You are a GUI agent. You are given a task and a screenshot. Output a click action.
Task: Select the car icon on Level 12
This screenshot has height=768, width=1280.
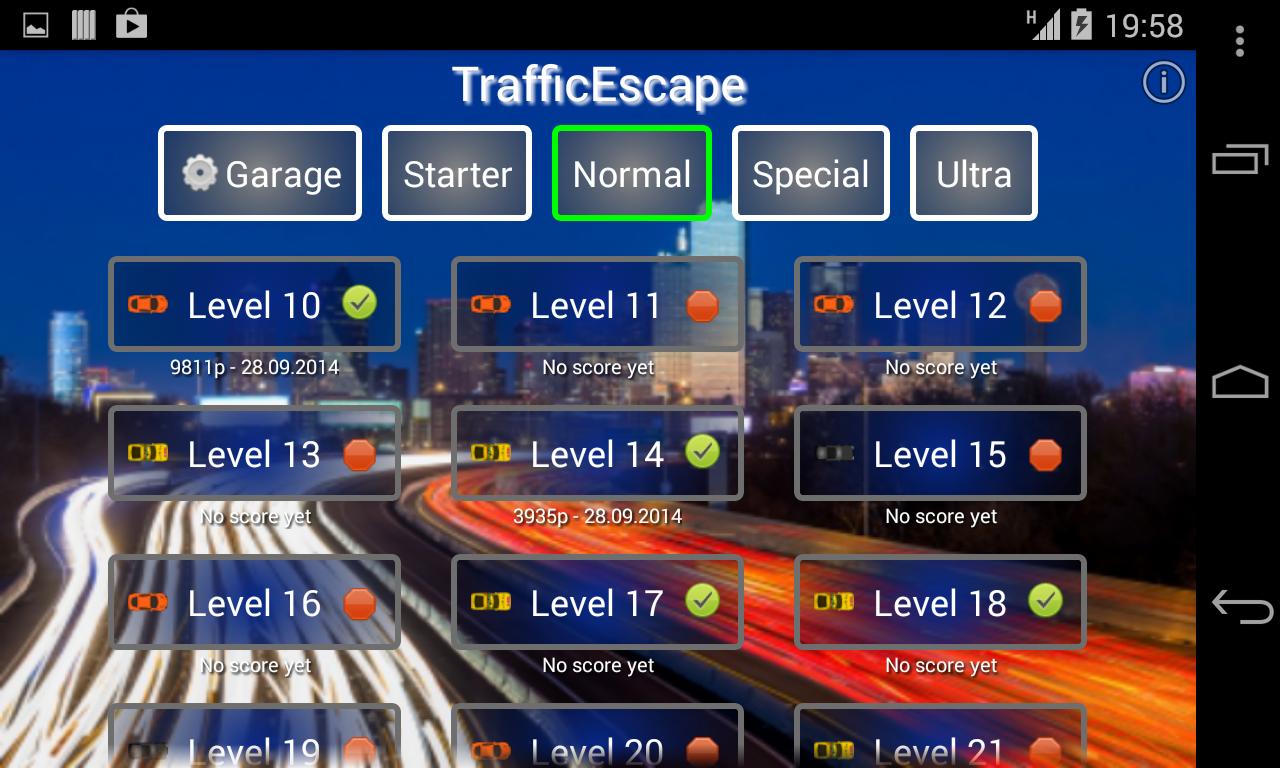833,304
